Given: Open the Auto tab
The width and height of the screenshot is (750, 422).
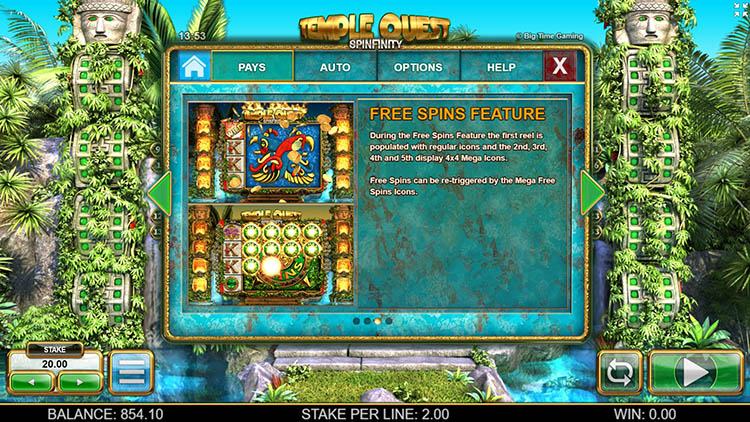Looking at the screenshot, I should (x=335, y=67).
